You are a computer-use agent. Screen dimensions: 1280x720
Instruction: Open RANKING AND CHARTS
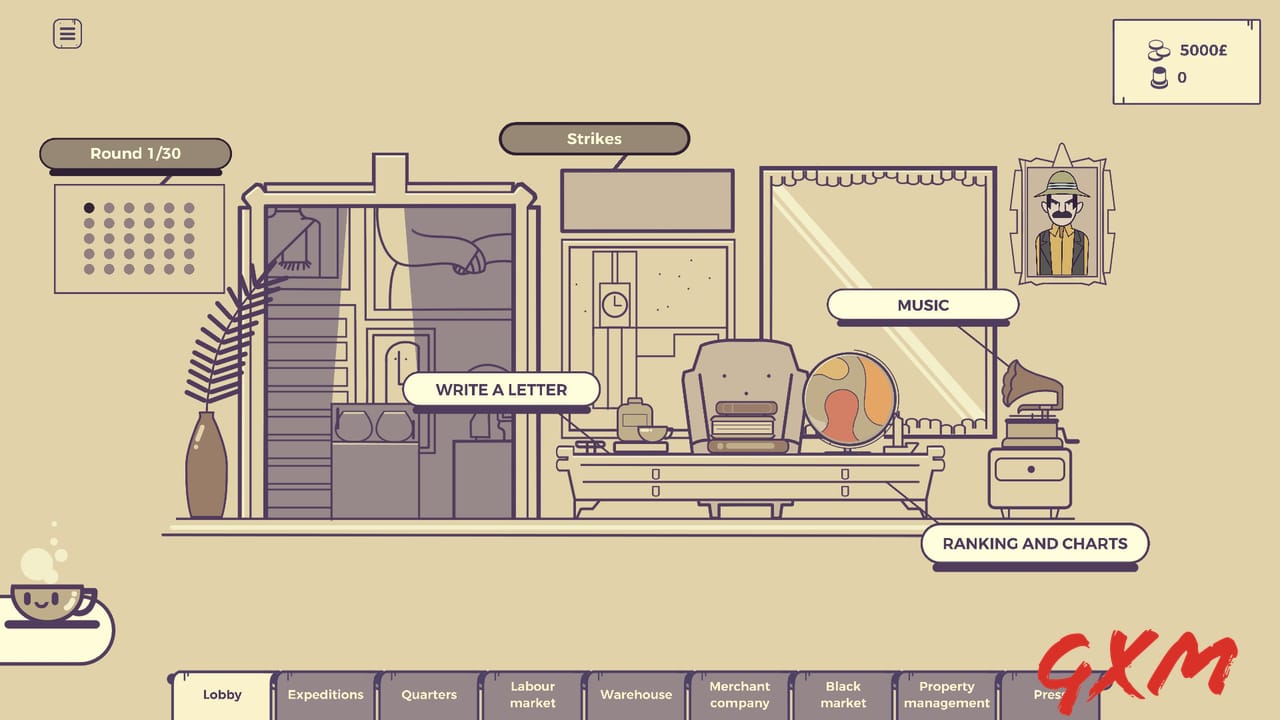(1035, 544)
